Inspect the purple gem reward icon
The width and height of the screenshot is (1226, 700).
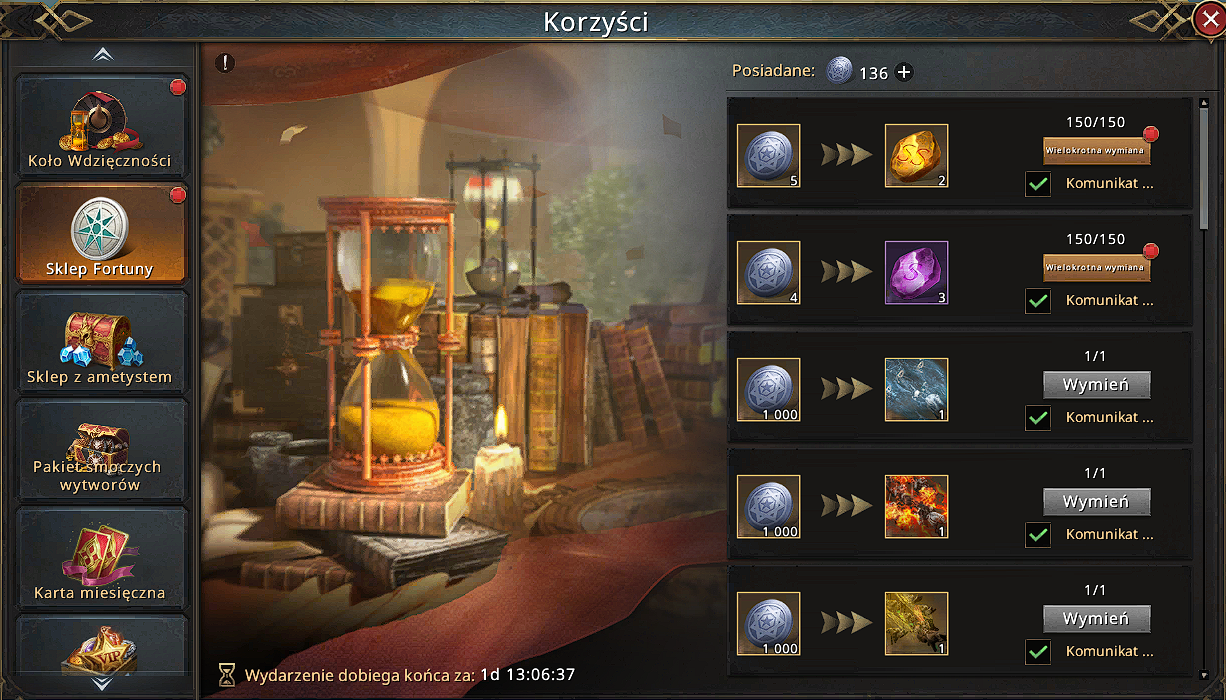click(x=916, y=273)
